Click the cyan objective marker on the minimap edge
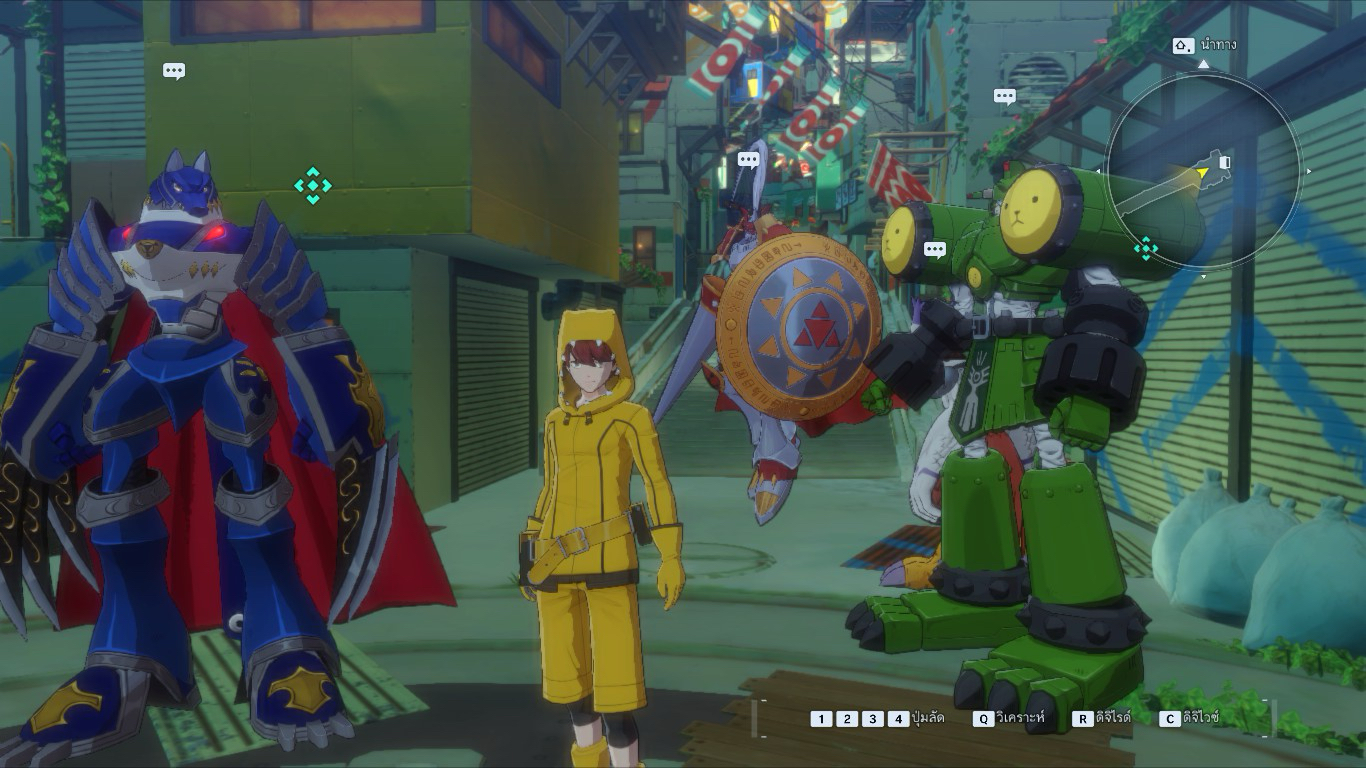The height and width of the screenshot is (768, 1366). pos(1146,248)
